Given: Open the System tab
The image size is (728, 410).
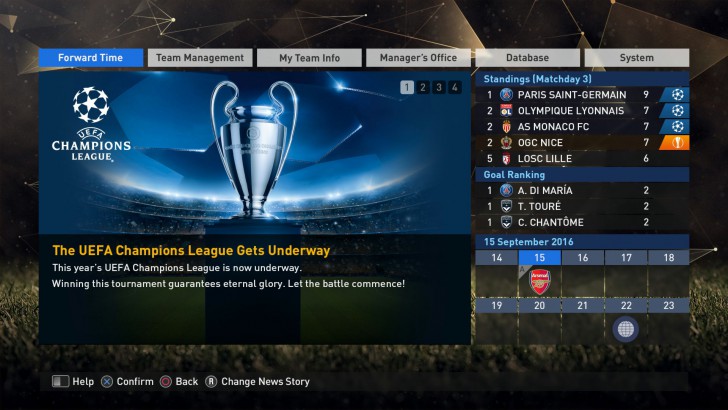Looking at the screenshot, I should 636,58.
